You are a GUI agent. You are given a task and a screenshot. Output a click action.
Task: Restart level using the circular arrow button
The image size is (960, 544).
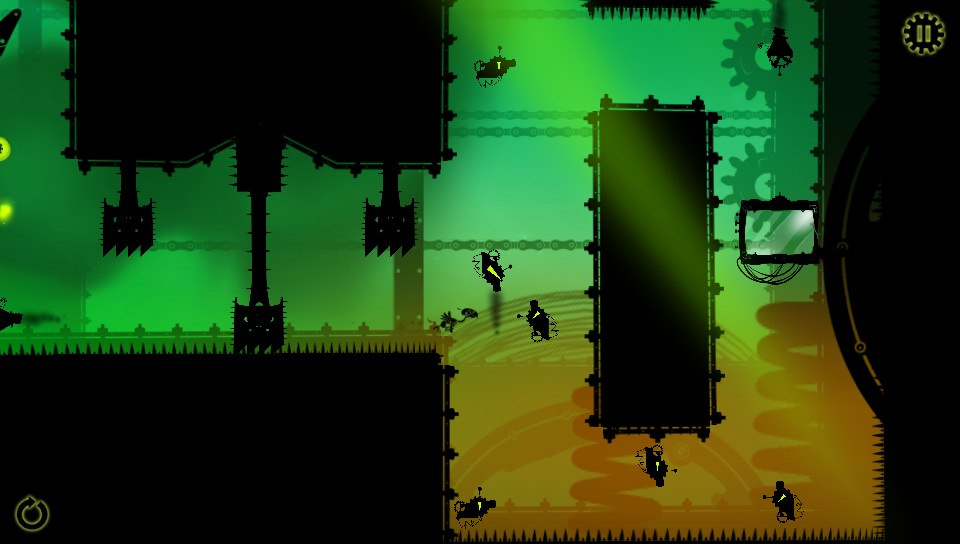point(32,514)
